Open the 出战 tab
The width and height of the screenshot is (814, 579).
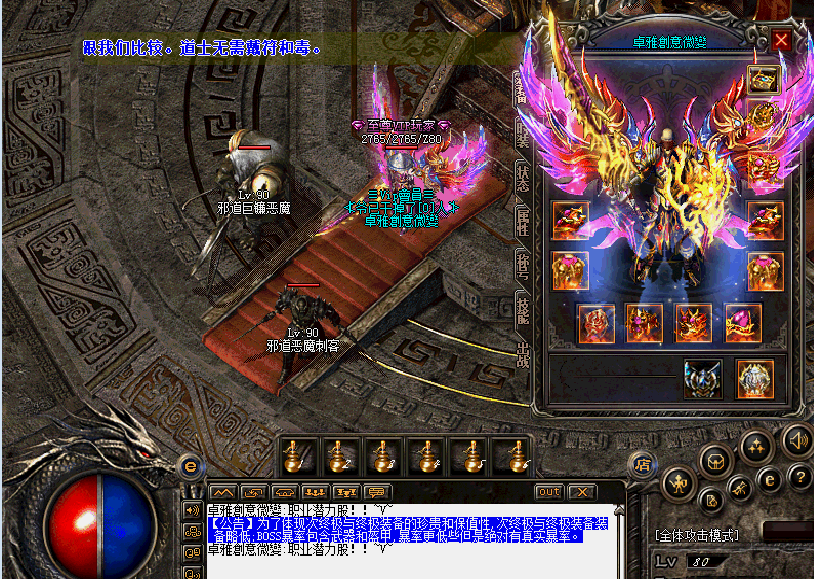pyautogui.click(x=522, y=352)
